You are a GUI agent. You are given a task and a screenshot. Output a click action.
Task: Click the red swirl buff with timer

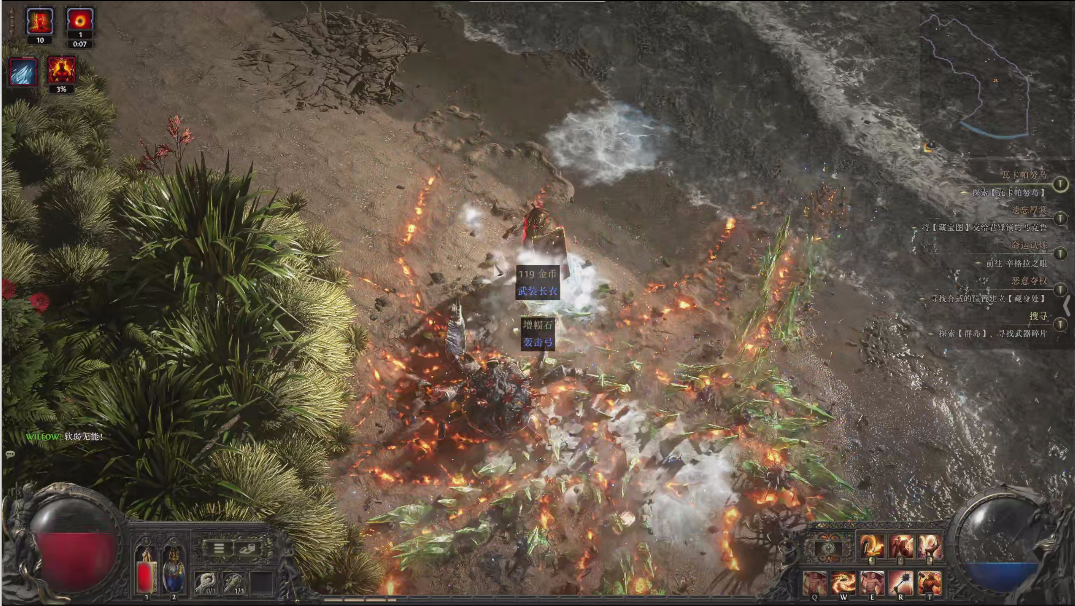(80, 20)
